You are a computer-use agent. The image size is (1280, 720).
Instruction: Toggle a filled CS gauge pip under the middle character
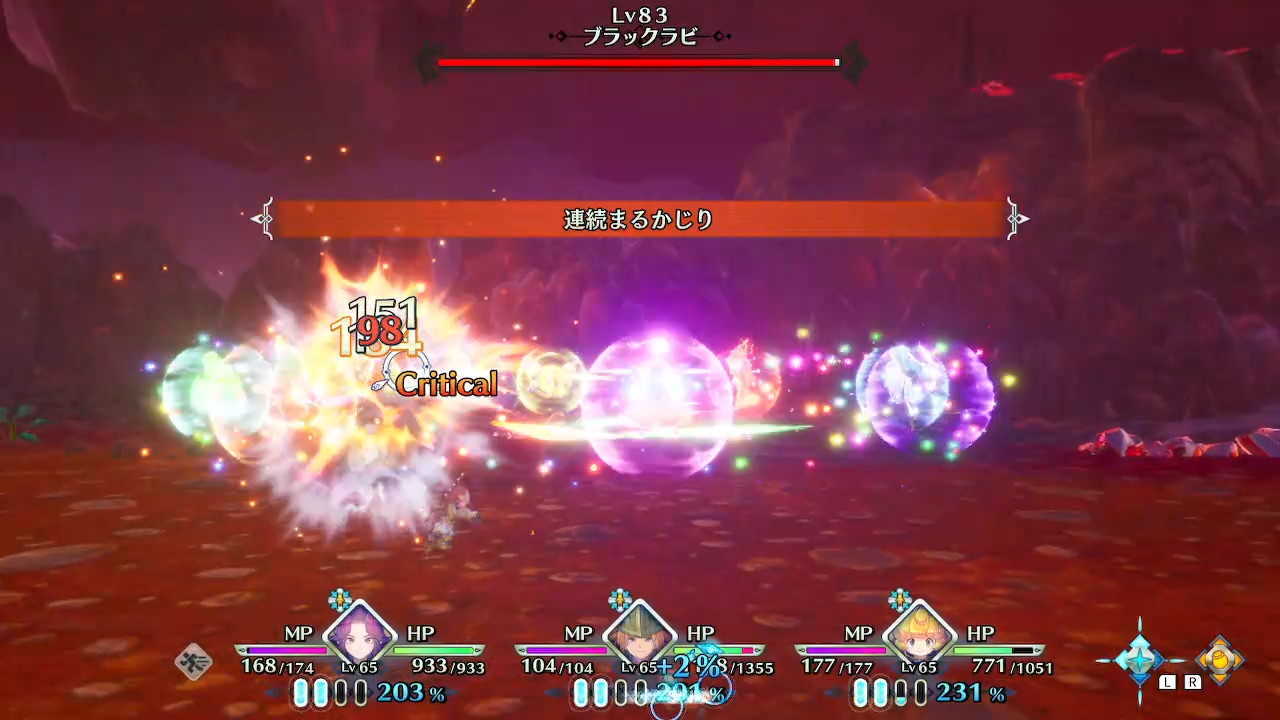(x=582, y=694)
